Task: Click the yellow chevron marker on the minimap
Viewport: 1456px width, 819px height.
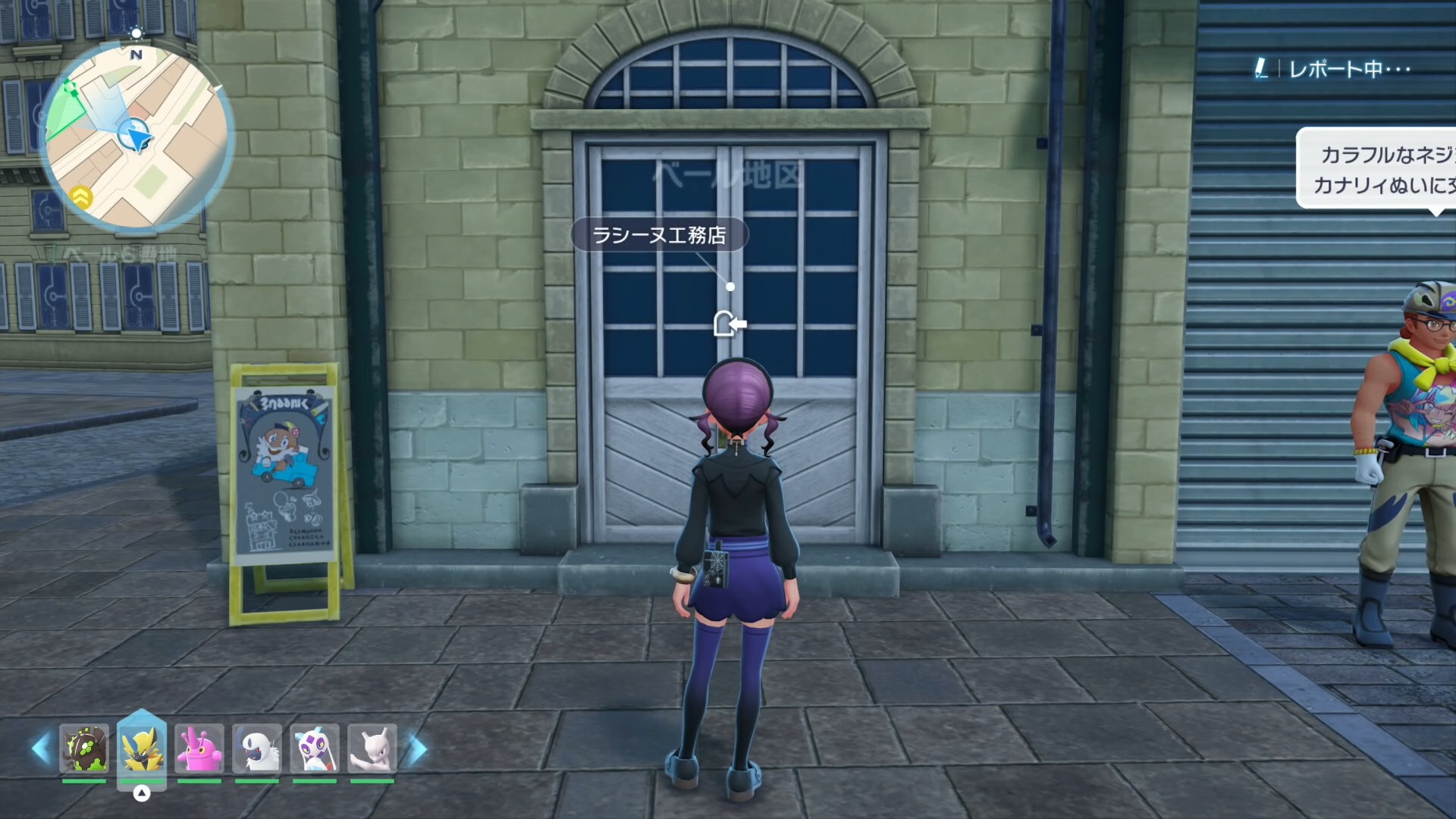Action: pos(81,197)
